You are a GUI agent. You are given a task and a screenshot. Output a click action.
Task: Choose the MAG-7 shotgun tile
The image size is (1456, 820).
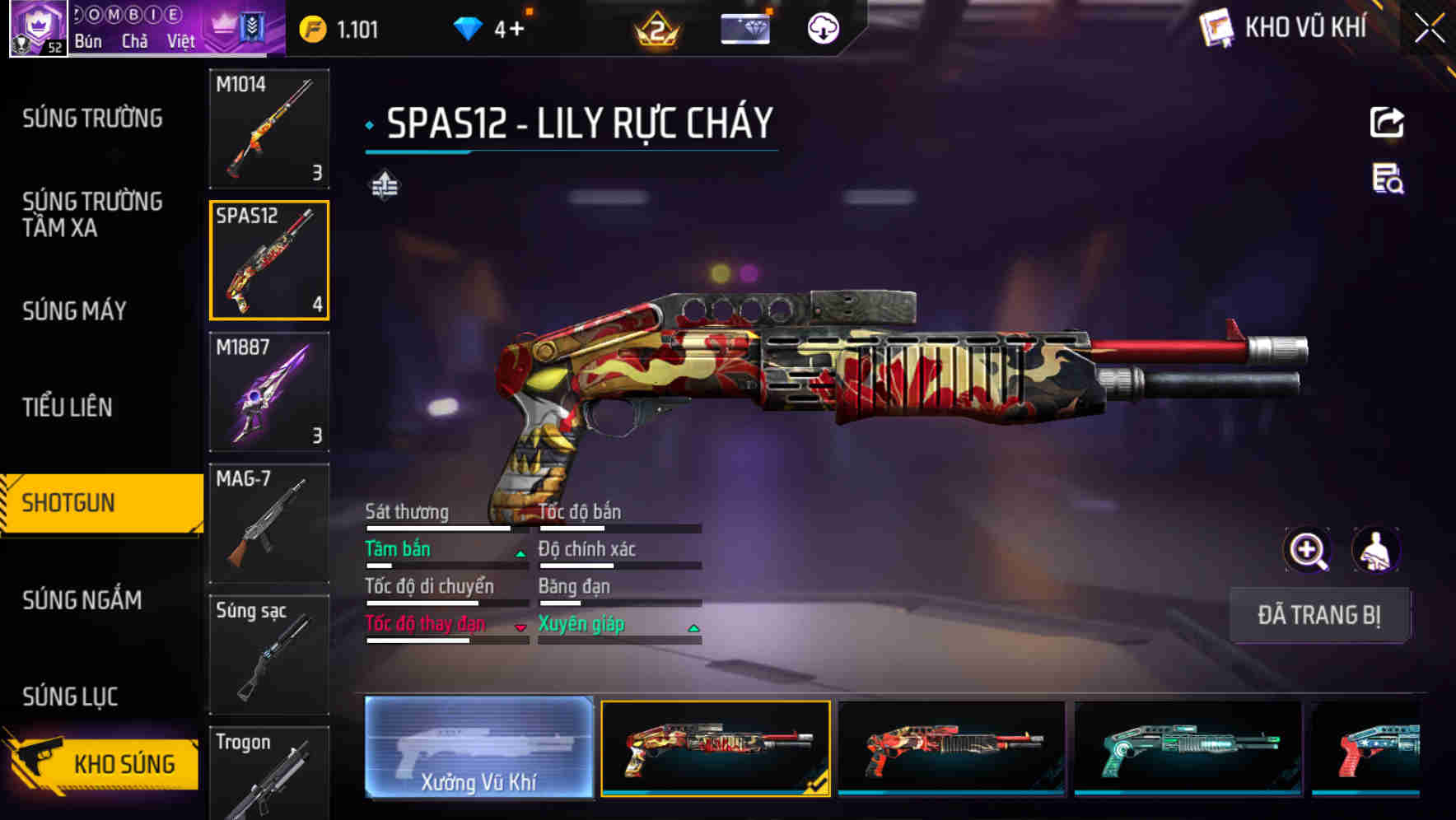269,523
